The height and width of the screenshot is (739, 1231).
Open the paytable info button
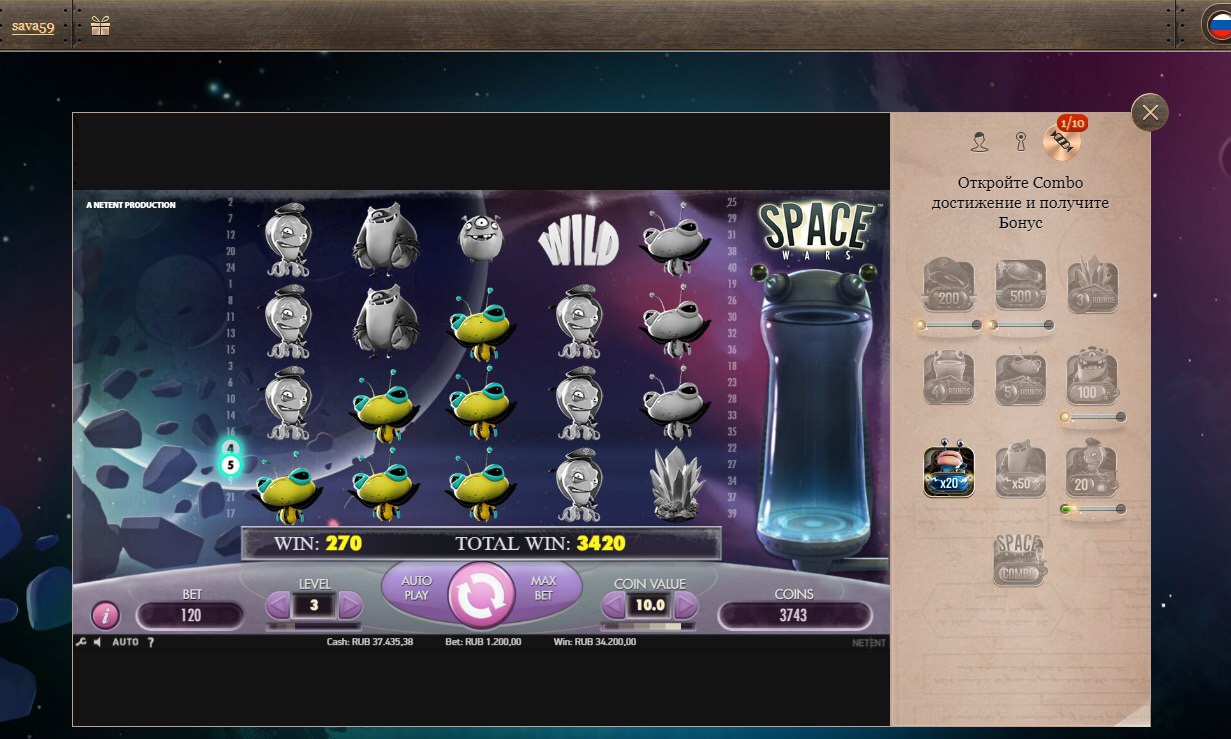[106, 615]
